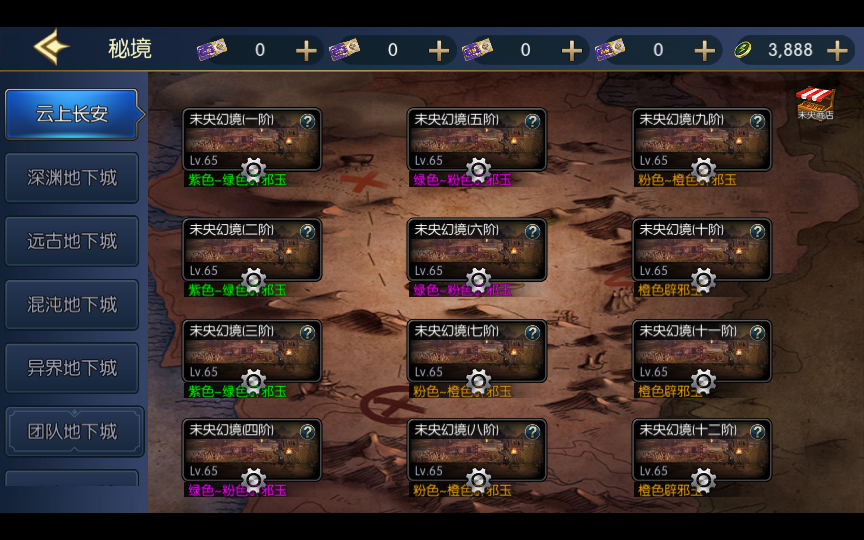The height and width of the screenshot is (540, 864).
Task: Select the 云上长安 tab
Action: pos(72,114)
